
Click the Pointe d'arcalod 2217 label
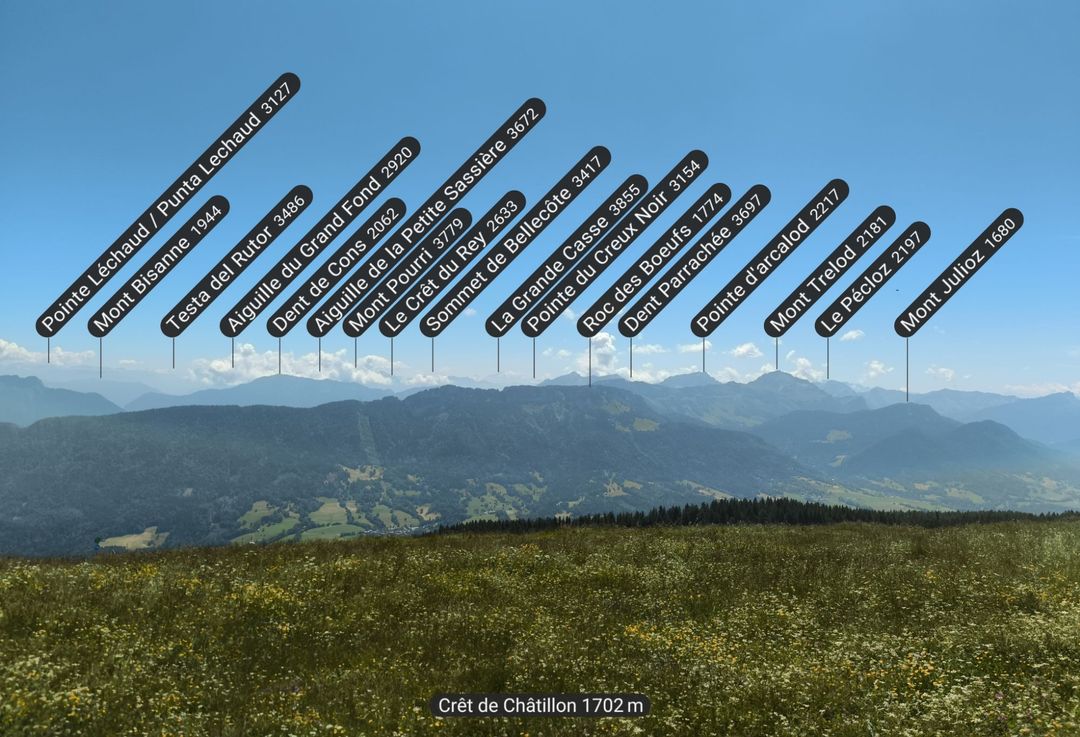coord(770,258)
